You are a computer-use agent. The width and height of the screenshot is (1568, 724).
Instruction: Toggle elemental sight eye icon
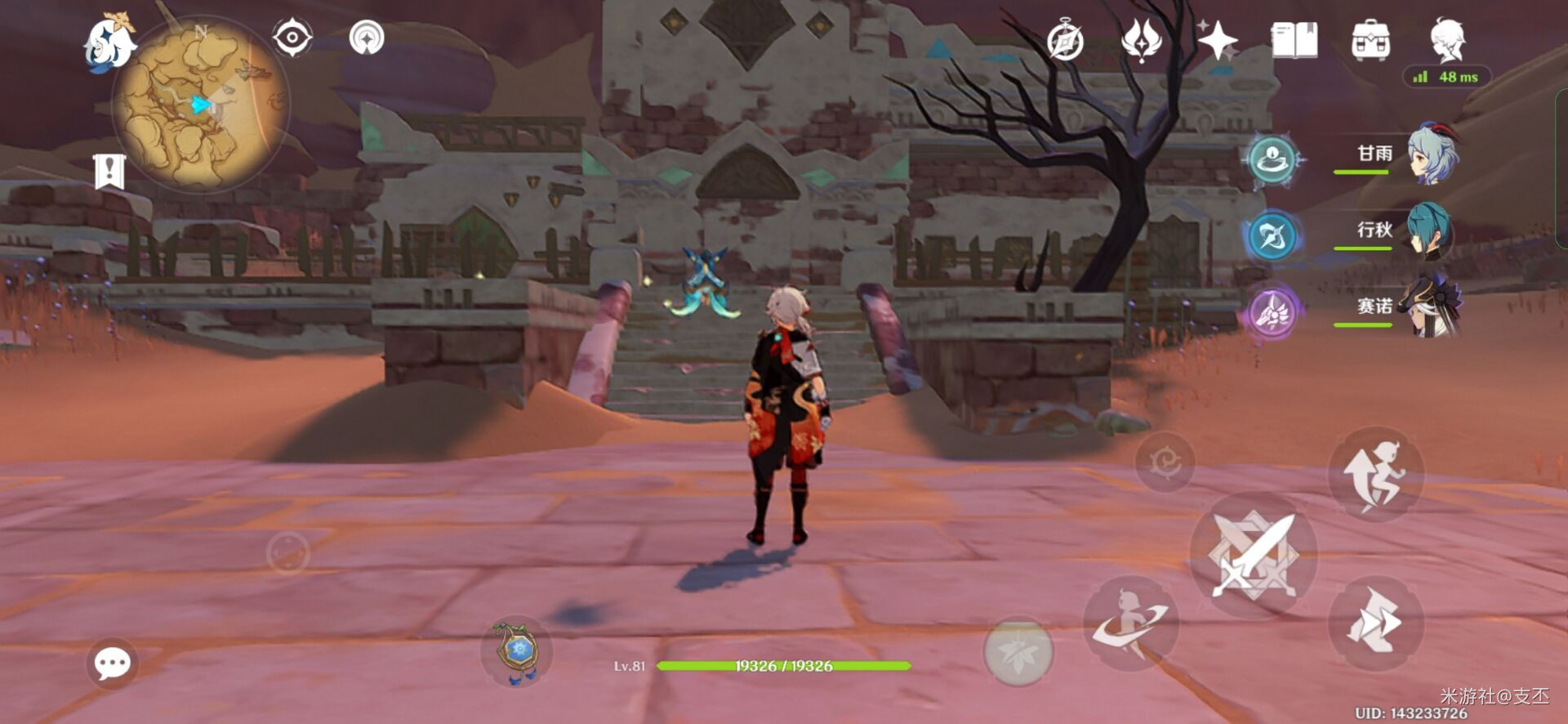(292, 38)
